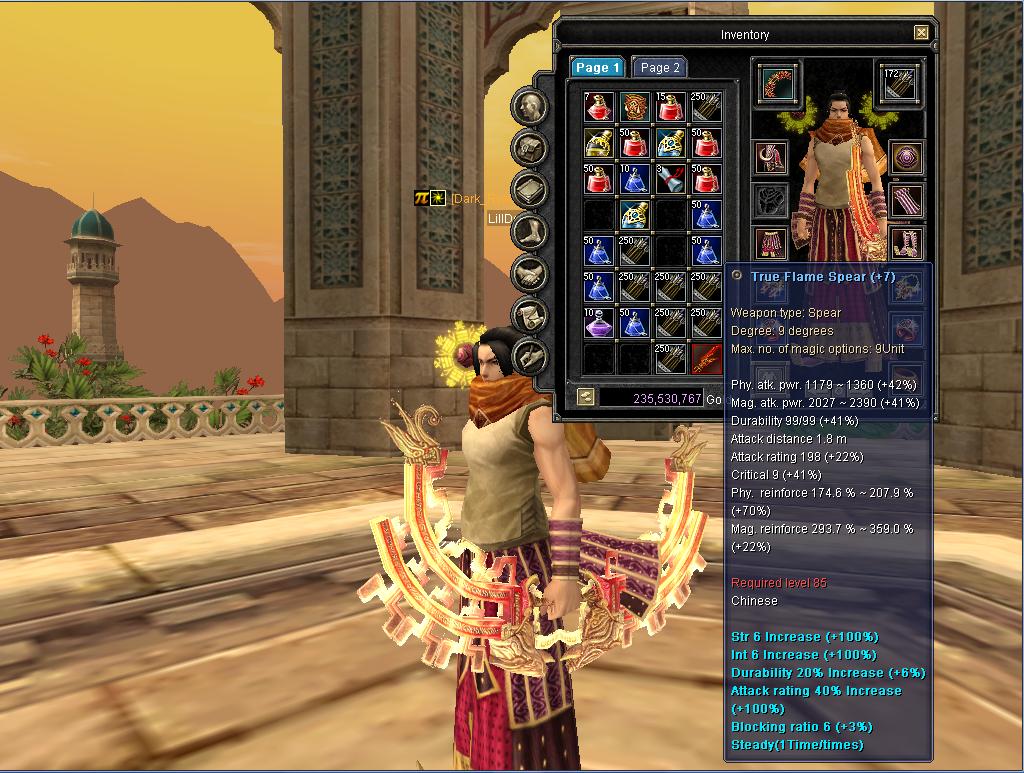Click the gold sort button beside the gold amount

click(586, 397)
